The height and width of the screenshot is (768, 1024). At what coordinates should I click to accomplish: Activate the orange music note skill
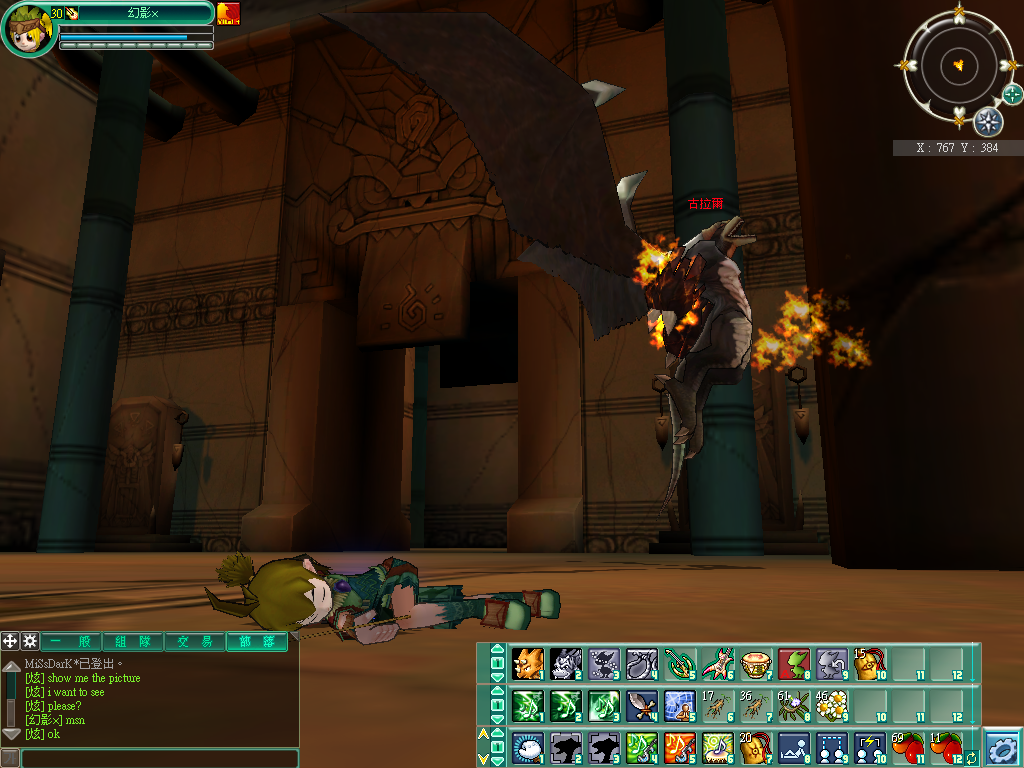coord(680,748)
